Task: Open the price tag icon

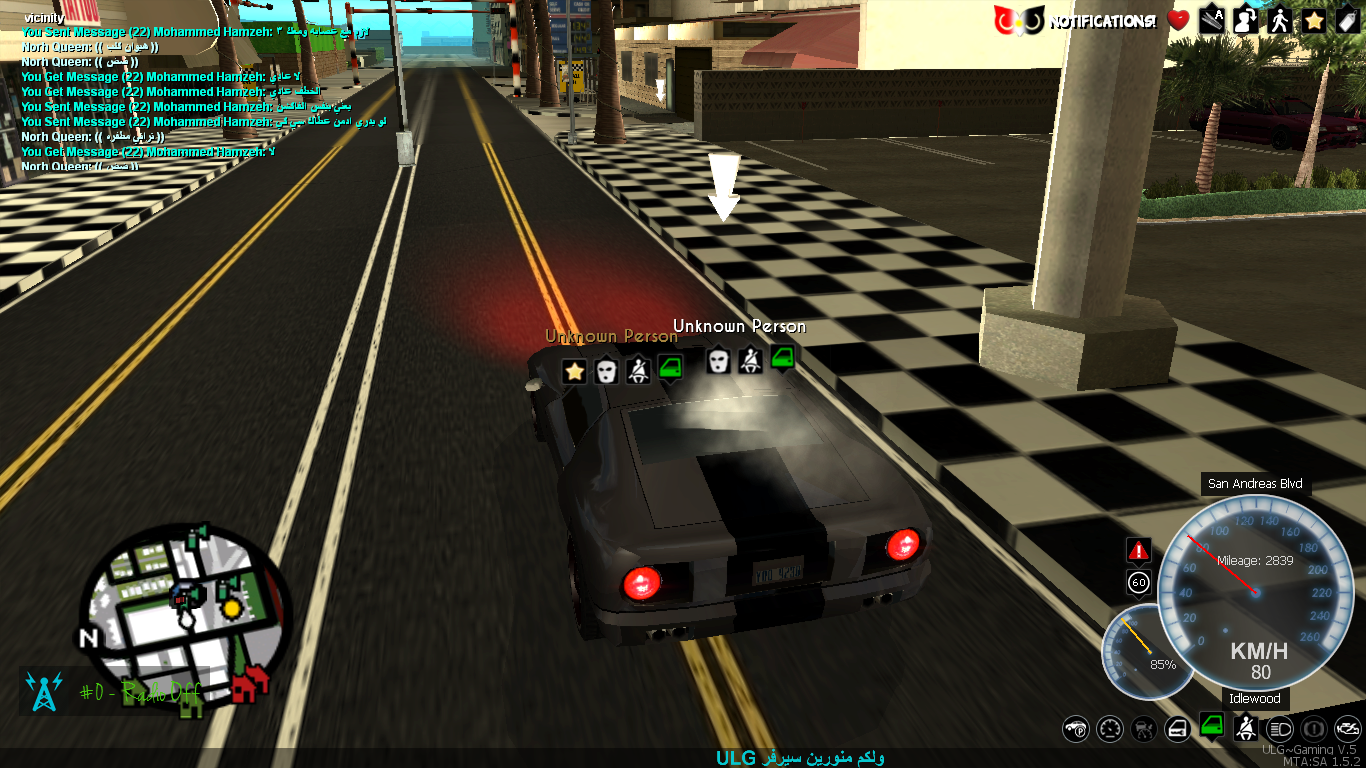Action: click(1347, 20)
